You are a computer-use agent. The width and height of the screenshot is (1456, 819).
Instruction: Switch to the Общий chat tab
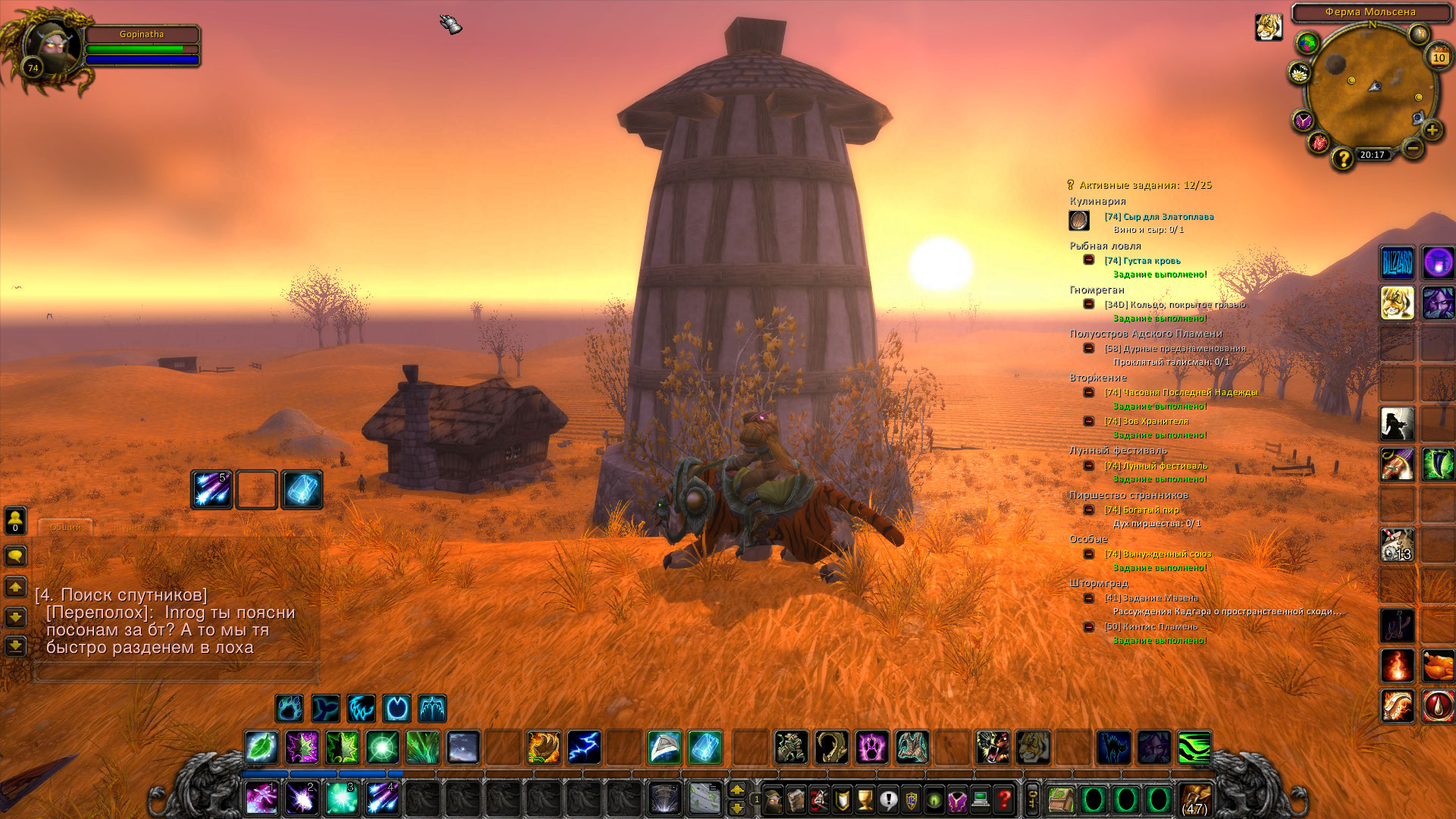point(67,528)
